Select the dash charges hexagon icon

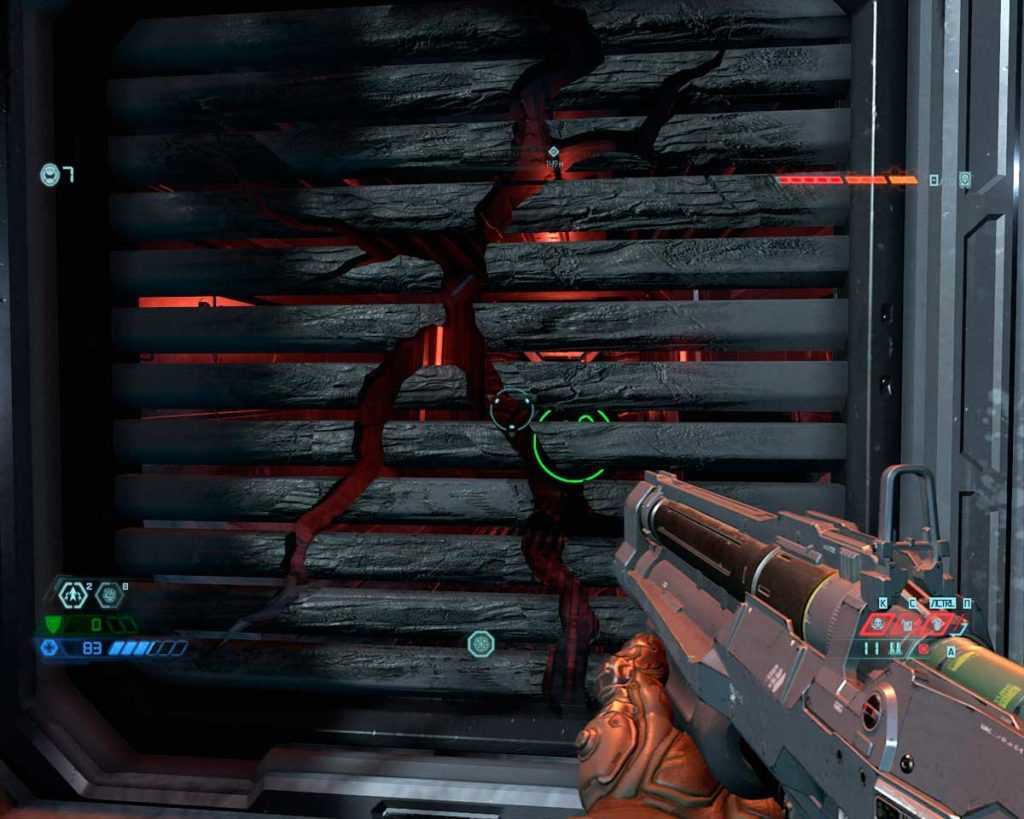point(73,595)
